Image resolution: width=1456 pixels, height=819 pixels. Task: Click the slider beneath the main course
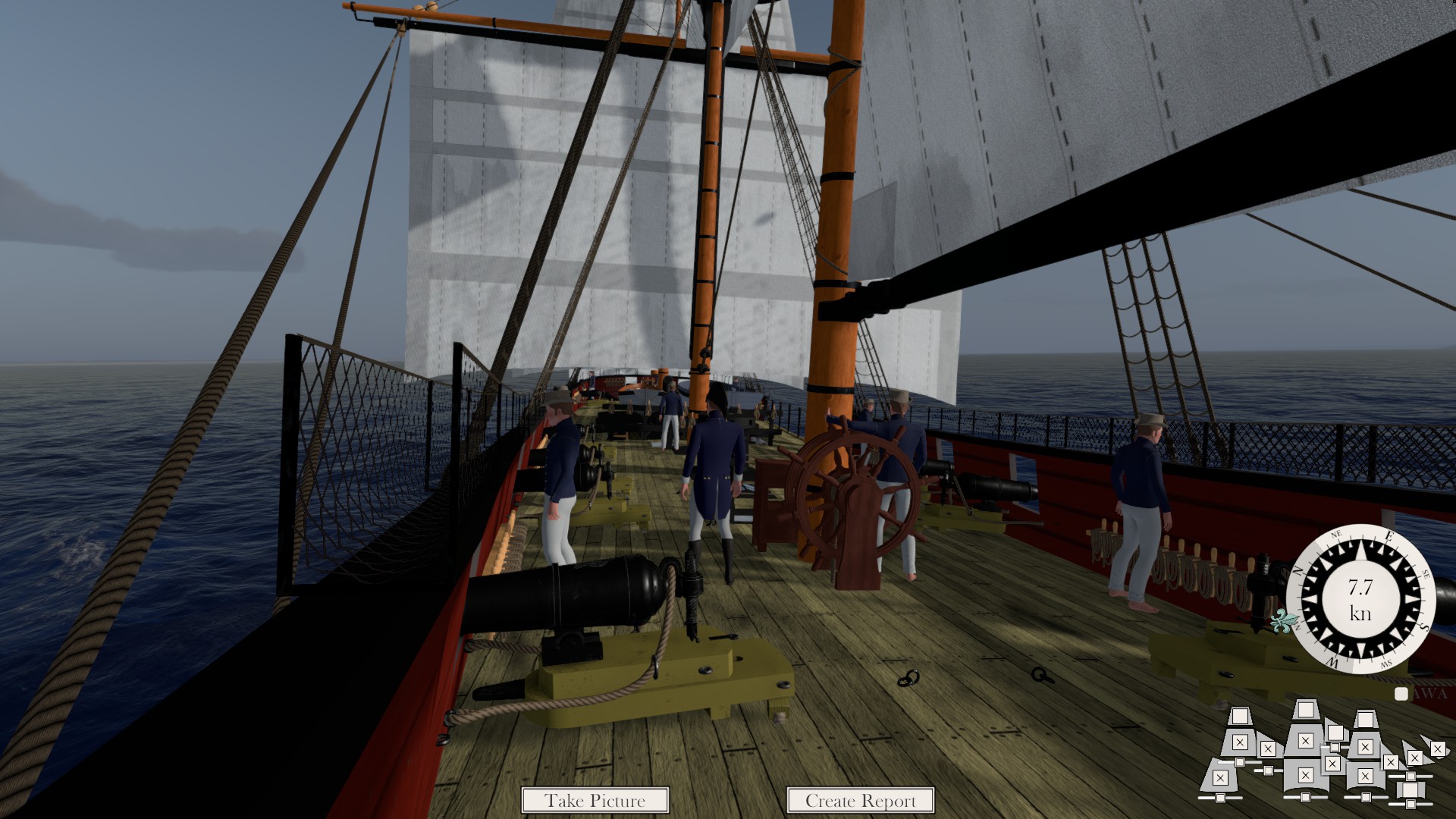coord(1305,797)
